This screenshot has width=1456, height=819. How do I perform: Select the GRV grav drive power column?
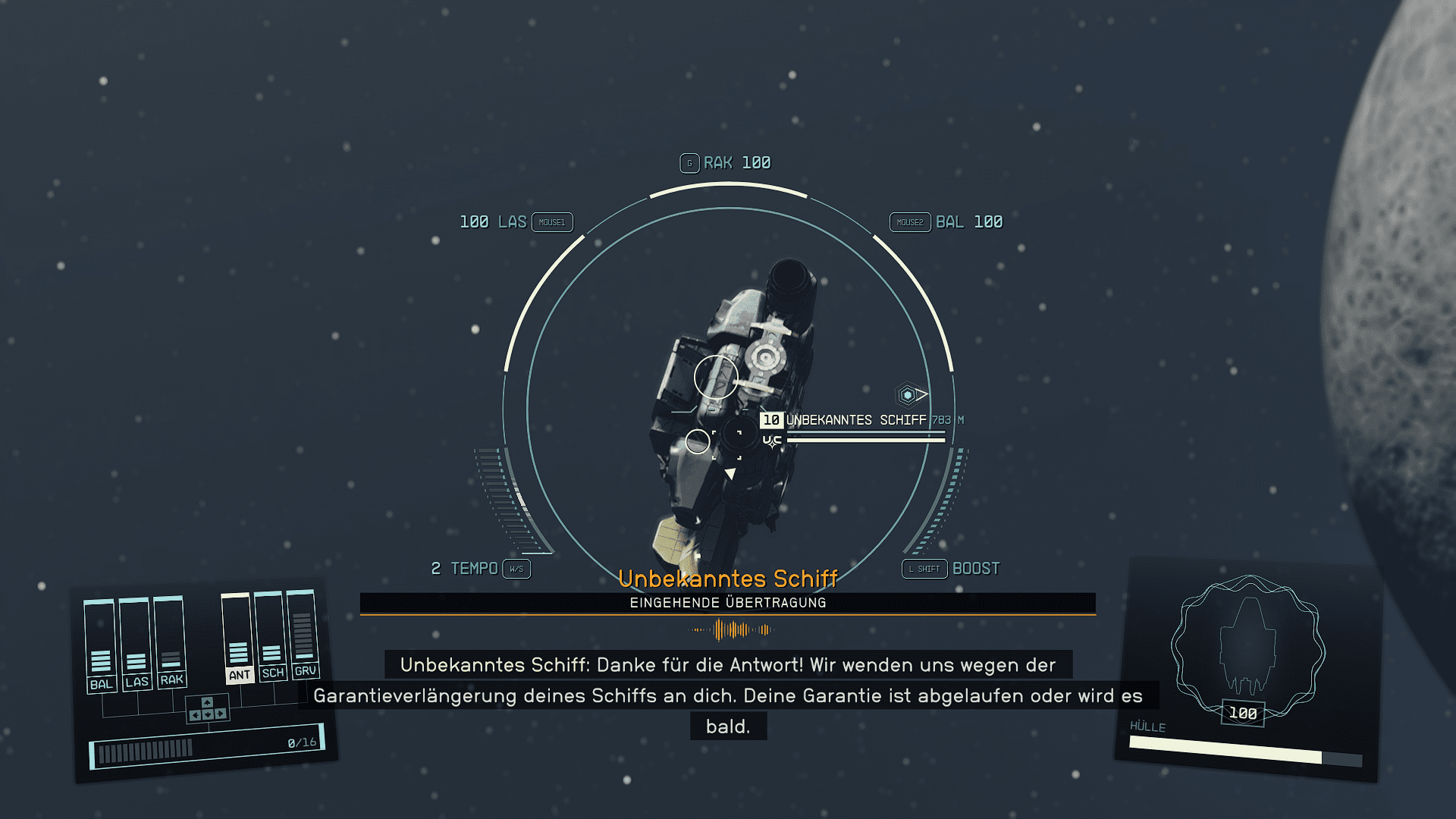point(303,632)
